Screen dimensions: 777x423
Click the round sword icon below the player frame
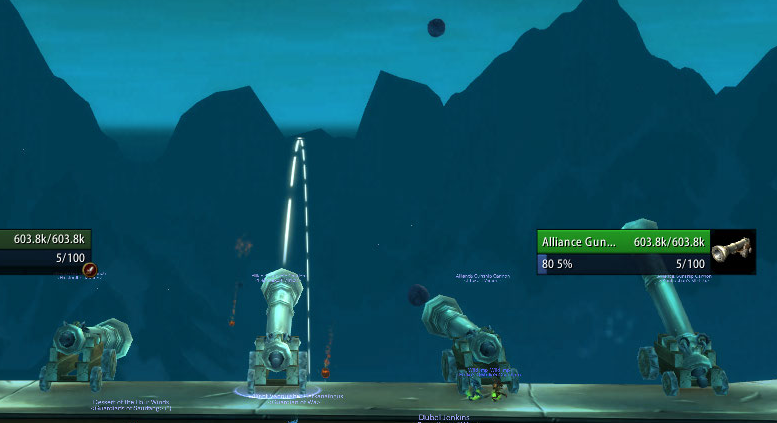89,269
